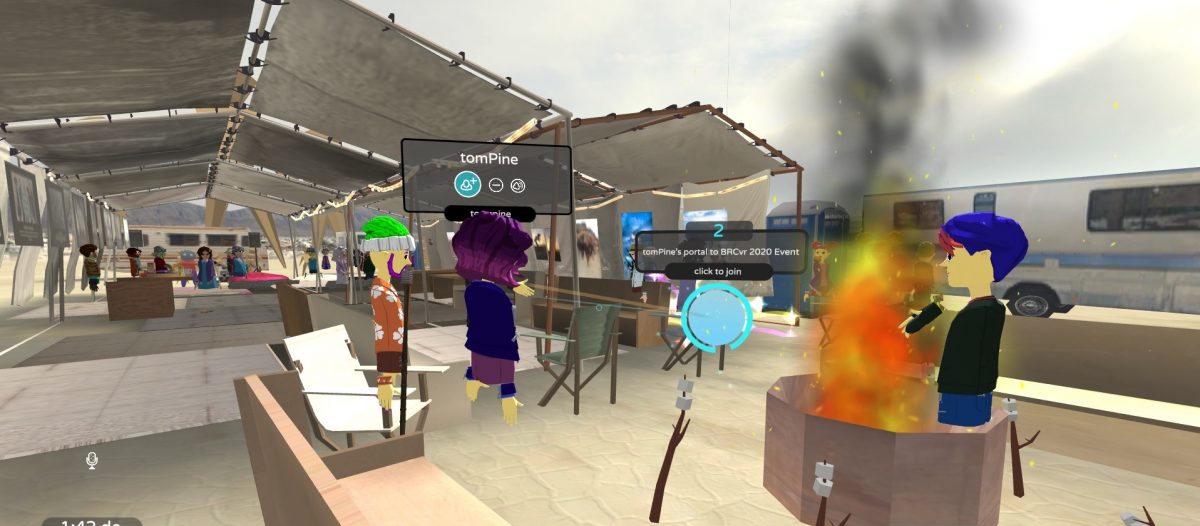Click to join tomPine's portal
The width and height of the screenshot is (1200, 526).
click(720, 271)
